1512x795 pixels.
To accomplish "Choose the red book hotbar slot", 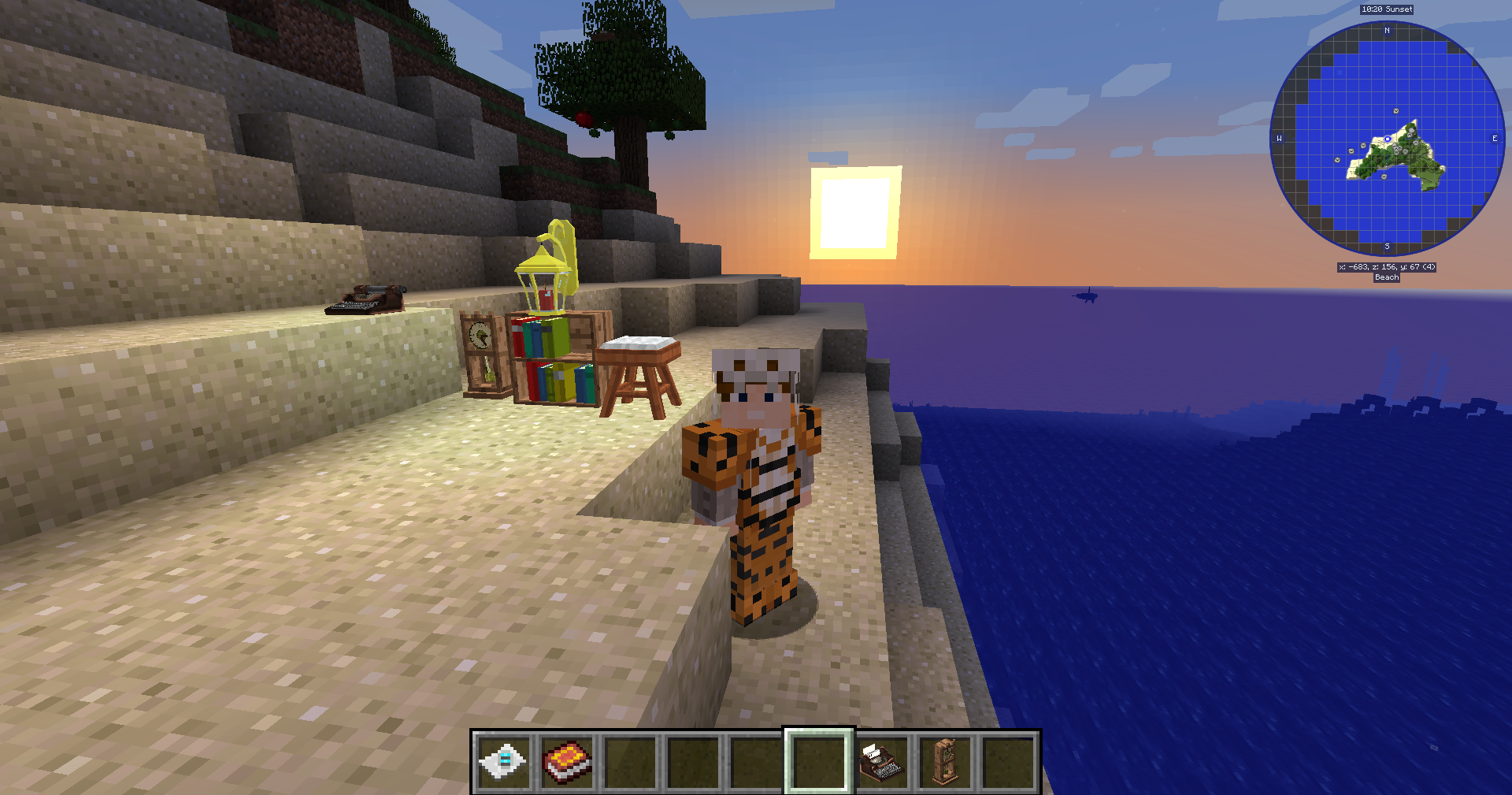I will [566, 762].
